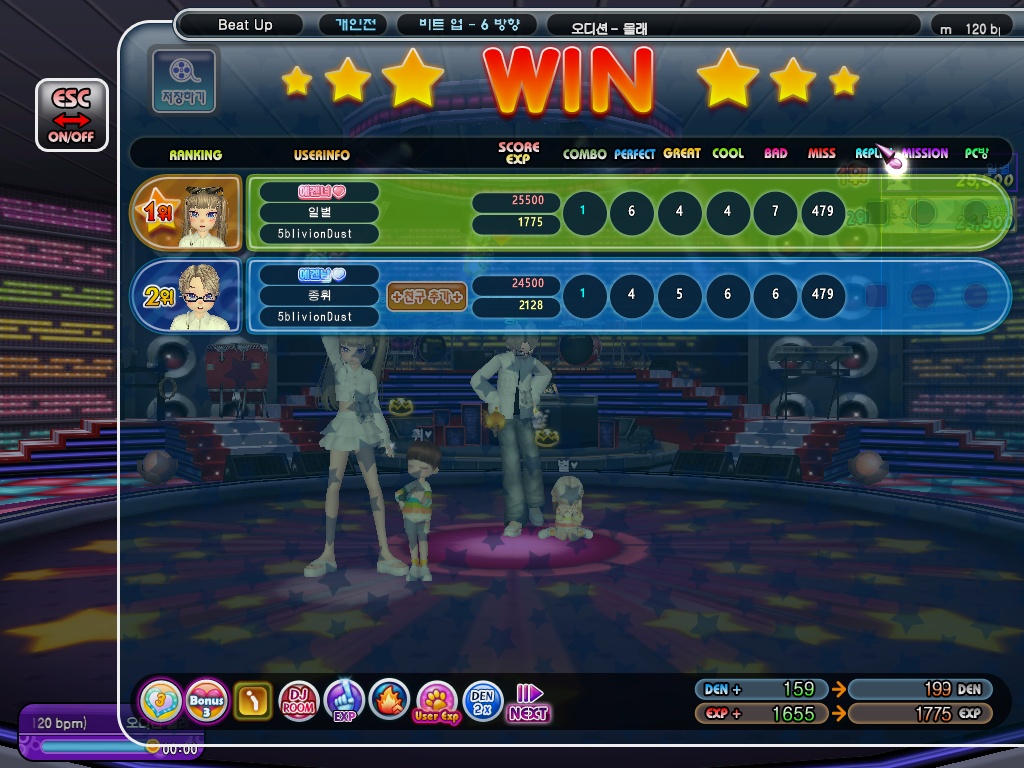Add the second-place player as friend
Image resolution: width=1024 pixels, height=768 pixels.
pyautogui.click(x=427, y=296)
